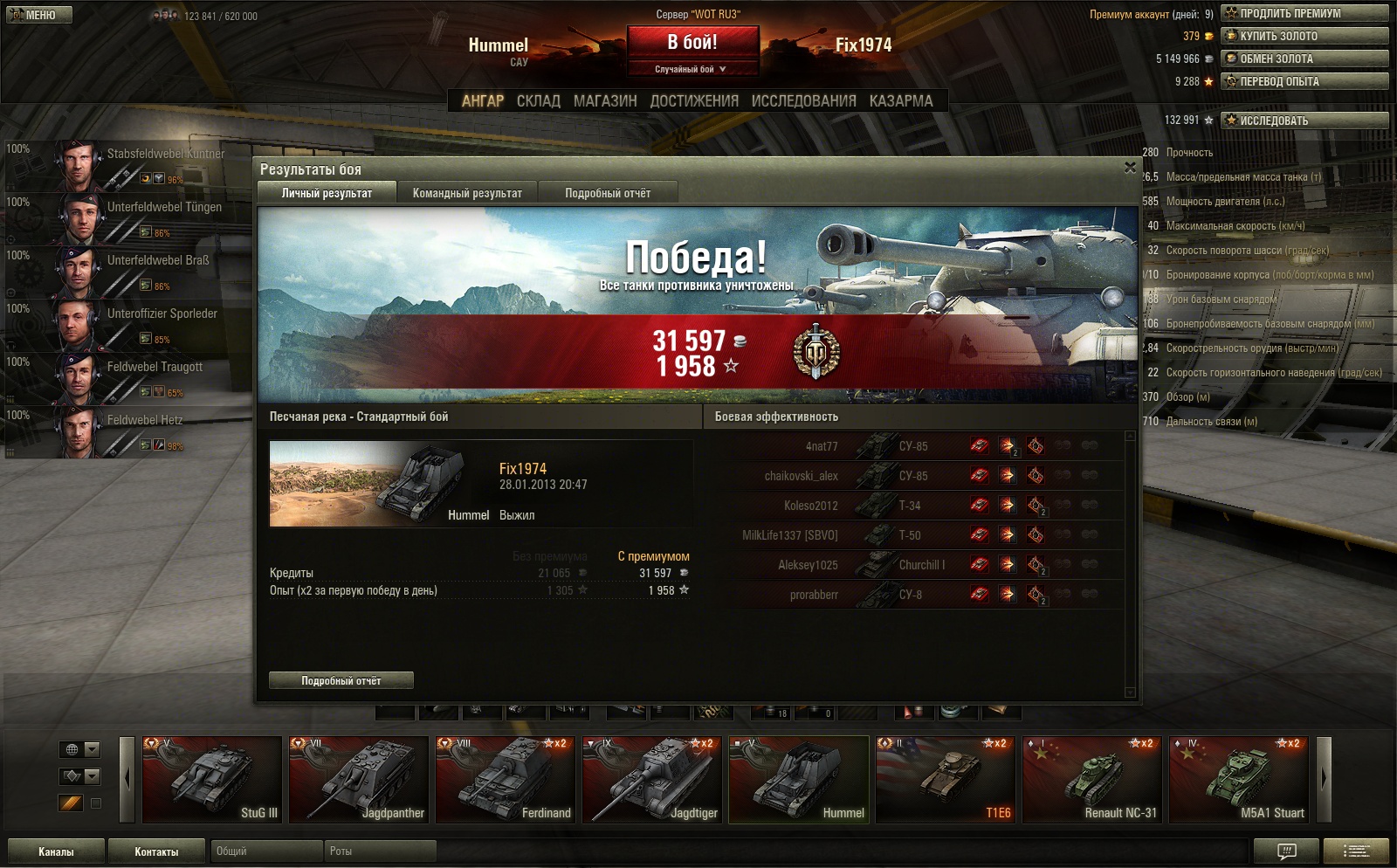The image size is (1397, 868).
Task: Open the Подробный отчёт tab
Action: click(608, 193)
